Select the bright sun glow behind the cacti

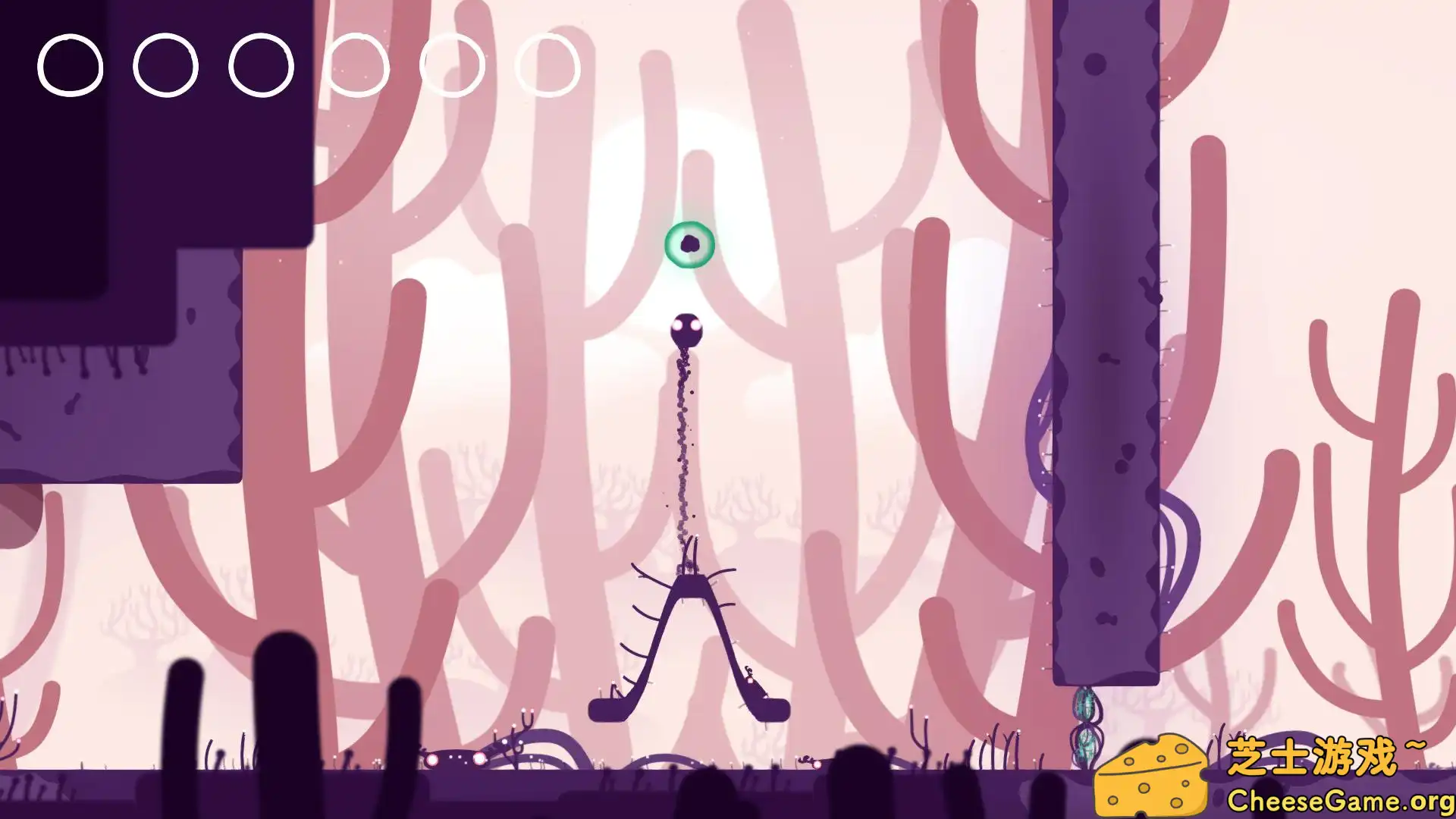(682, 152)
